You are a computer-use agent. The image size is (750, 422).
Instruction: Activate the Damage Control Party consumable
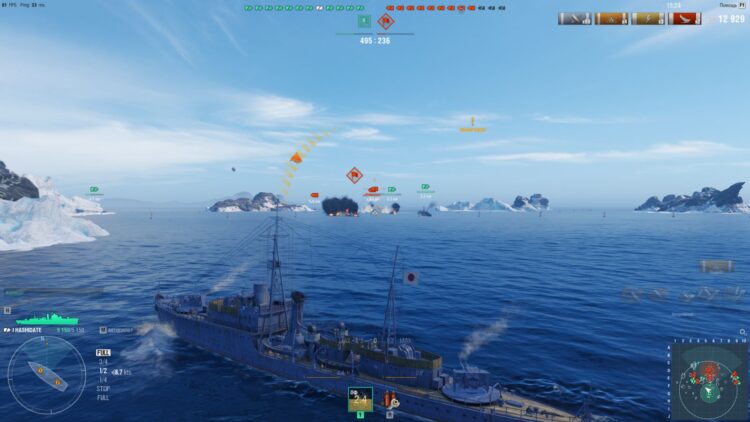pyautogui.click(x=392, y=400)
